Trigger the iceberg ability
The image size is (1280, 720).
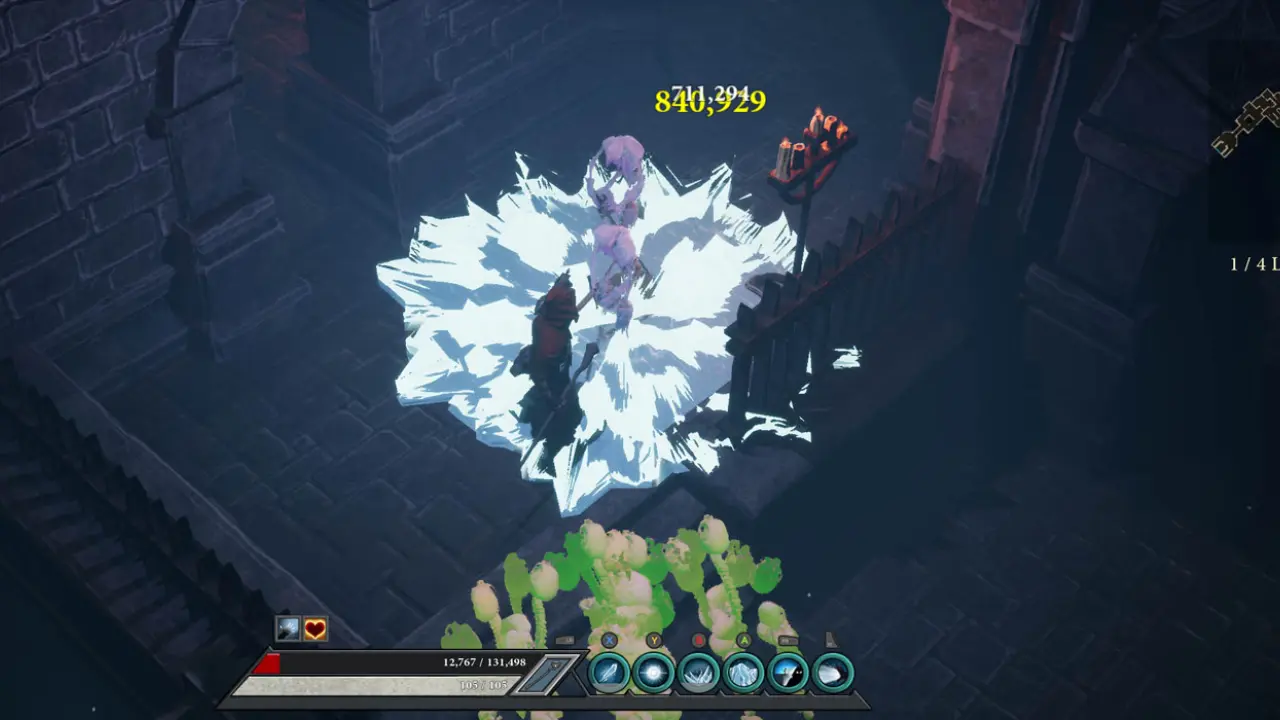pos(744,672)
